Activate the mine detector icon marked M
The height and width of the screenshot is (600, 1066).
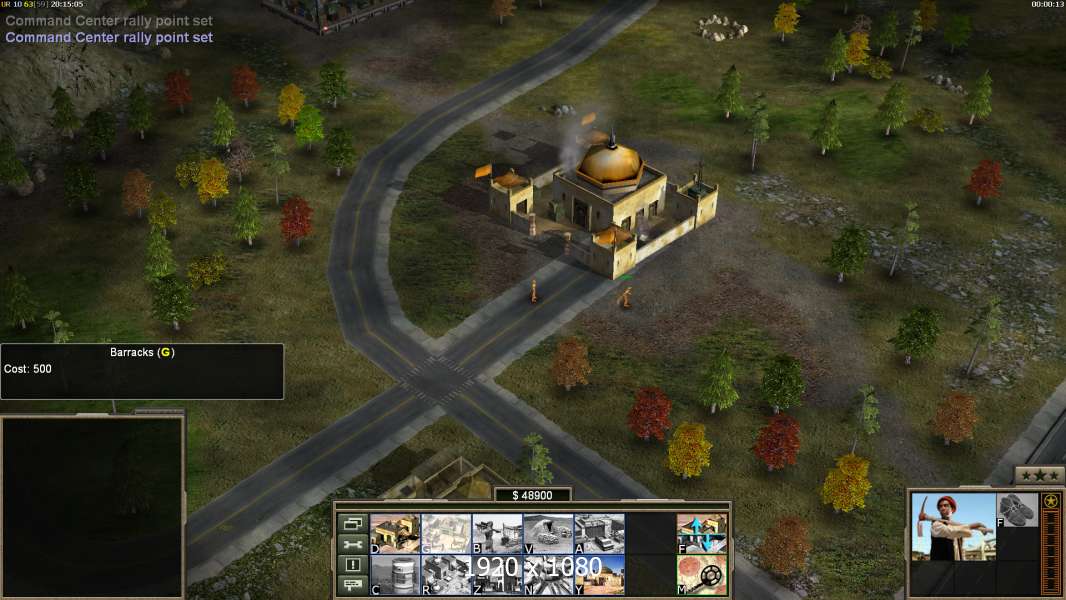pyautogui.click(x=701, y=575)
